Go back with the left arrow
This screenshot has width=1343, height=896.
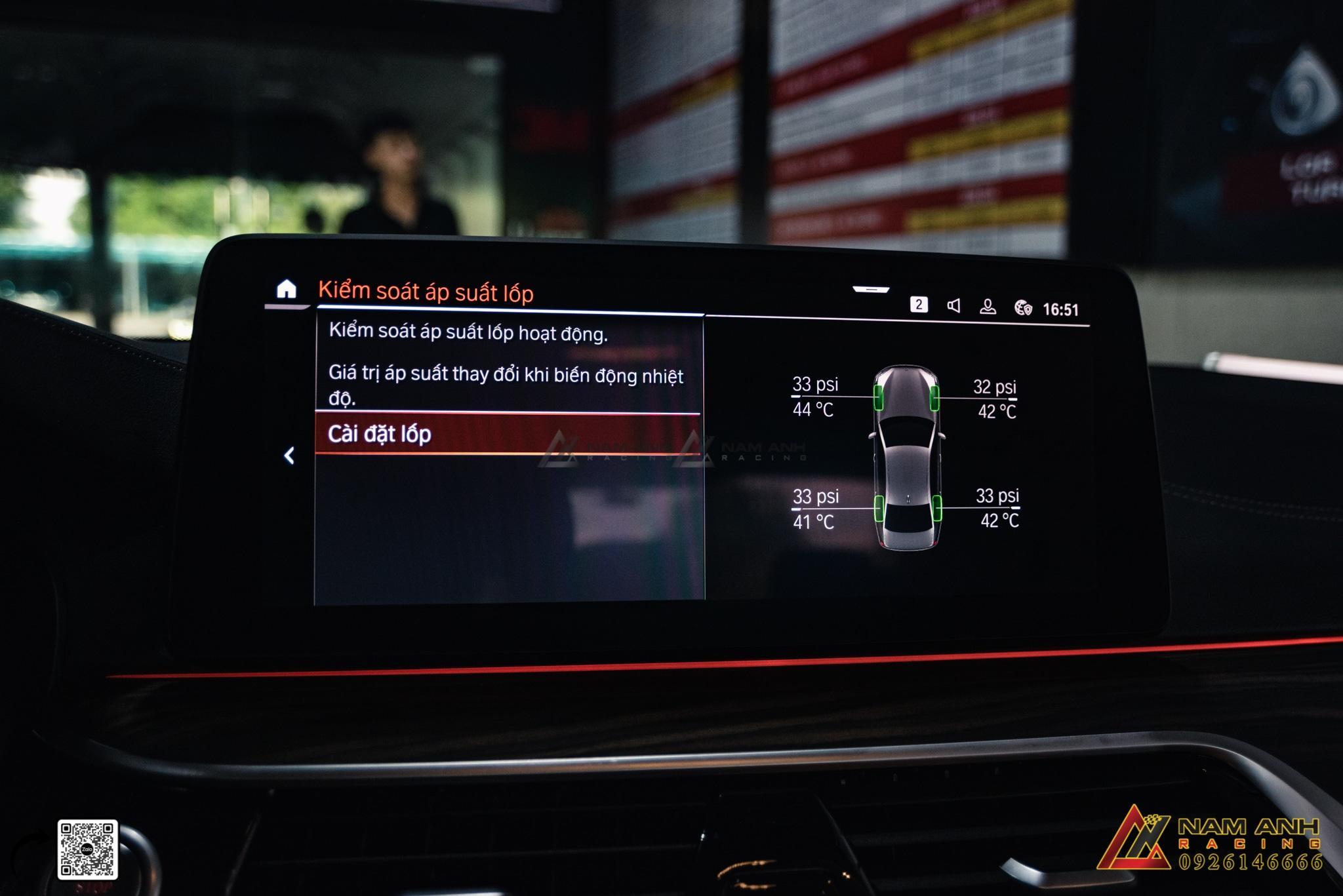click(x=289, y=456)
